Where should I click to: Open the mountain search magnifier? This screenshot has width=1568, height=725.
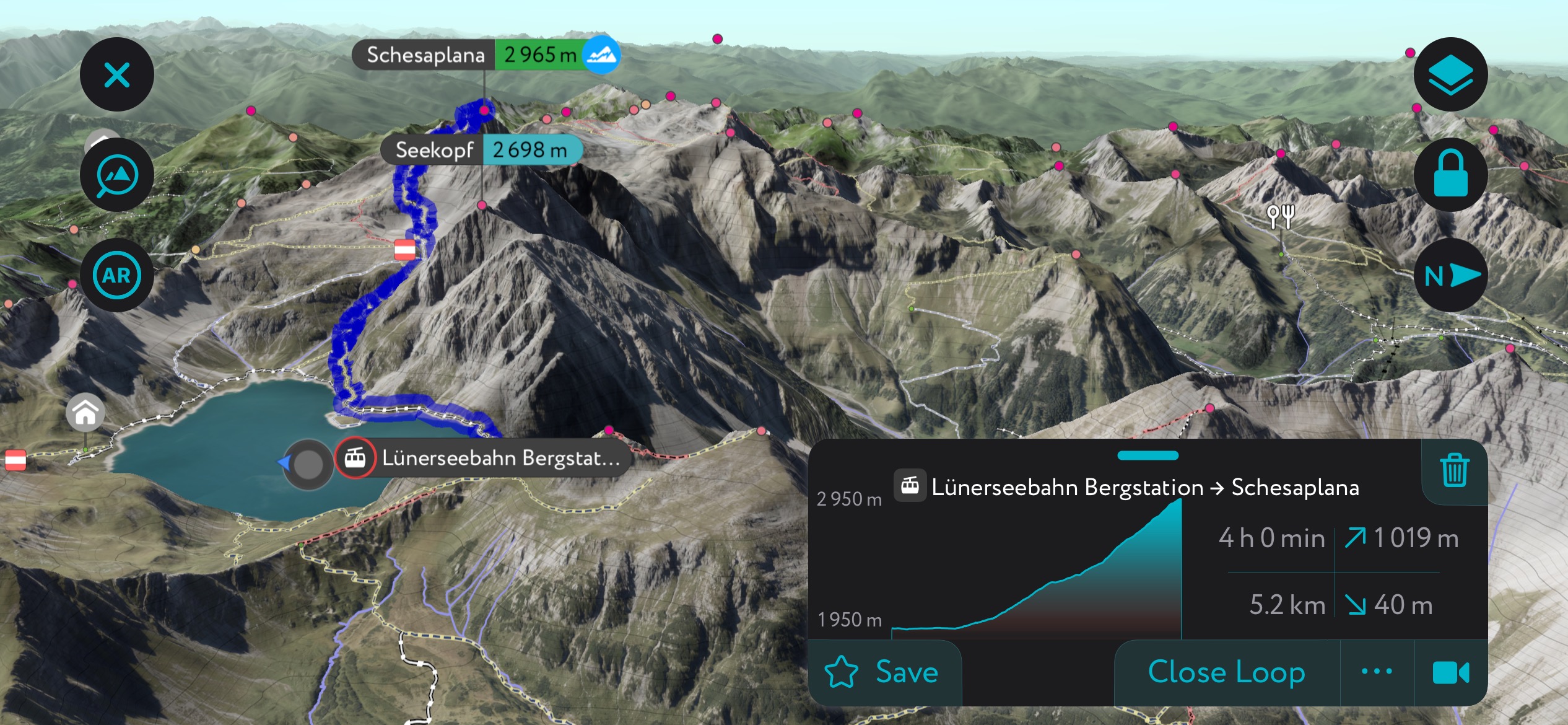(x=116, y=175)
